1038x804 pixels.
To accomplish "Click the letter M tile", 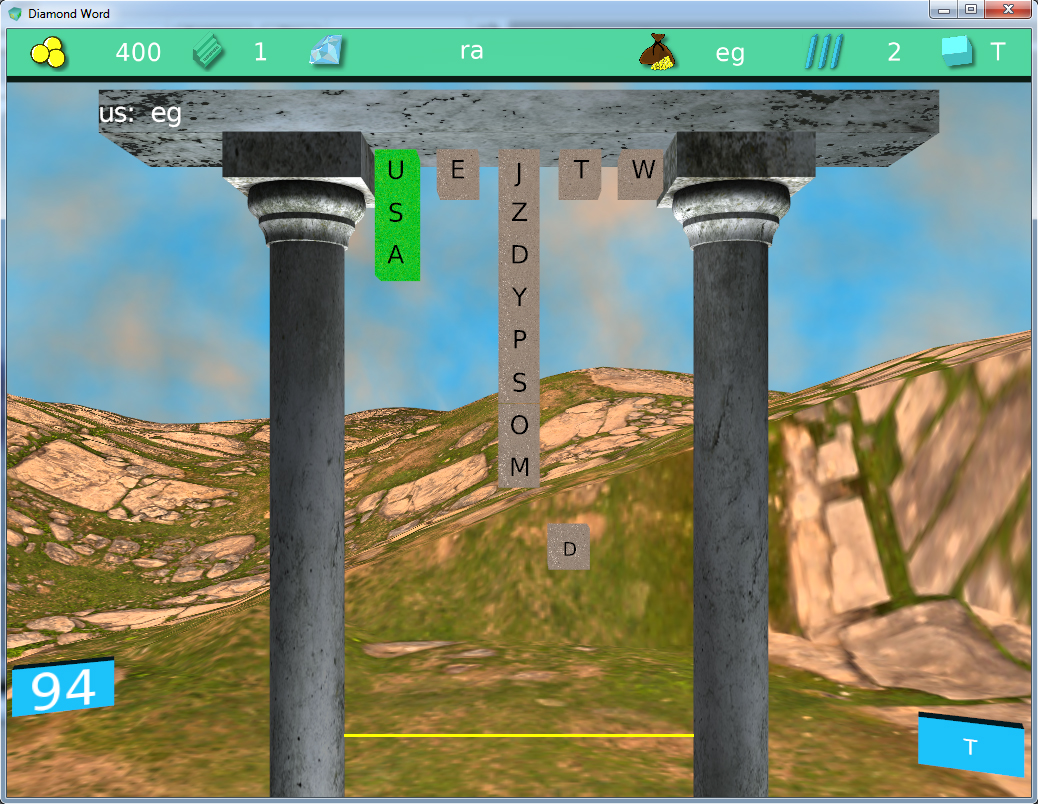I will 518,466.
